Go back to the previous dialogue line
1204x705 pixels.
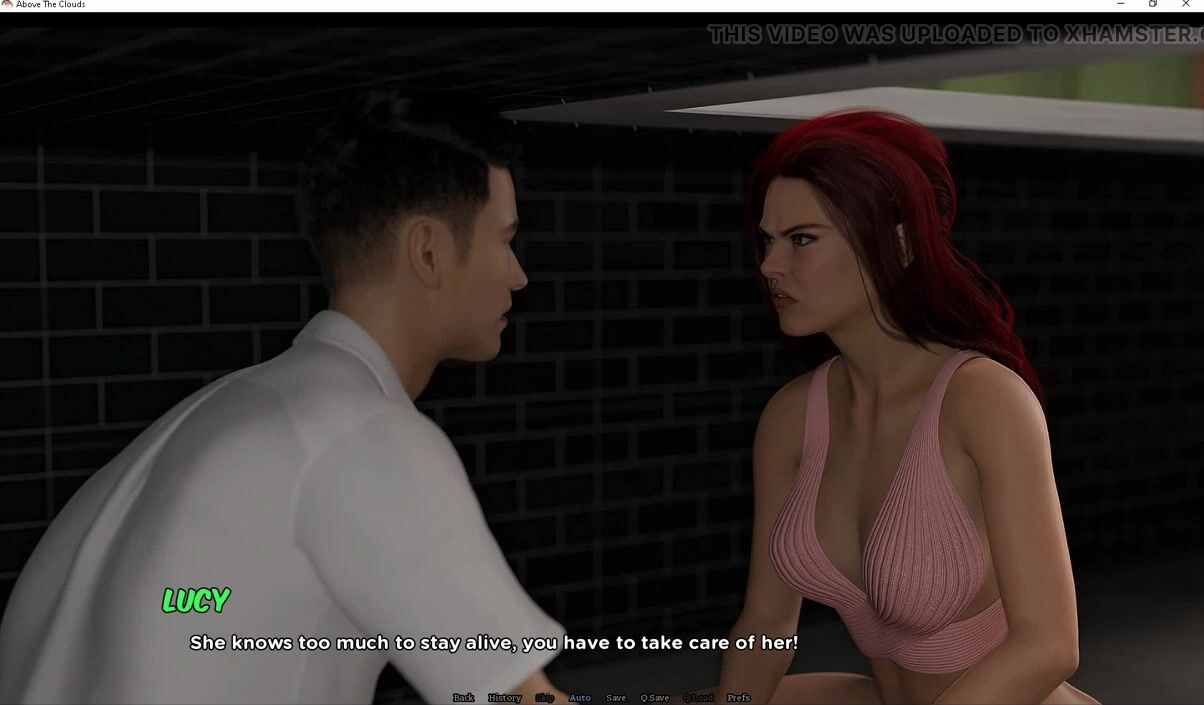[x=463, y=698]
